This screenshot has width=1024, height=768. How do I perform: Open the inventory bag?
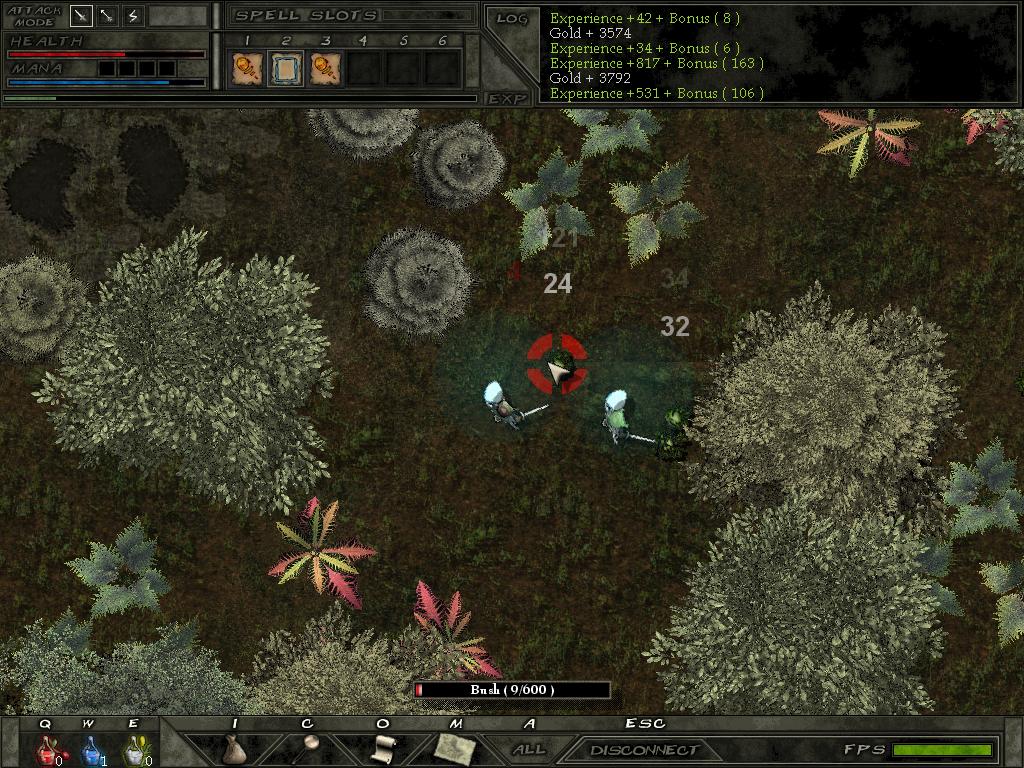pos(234,749)
